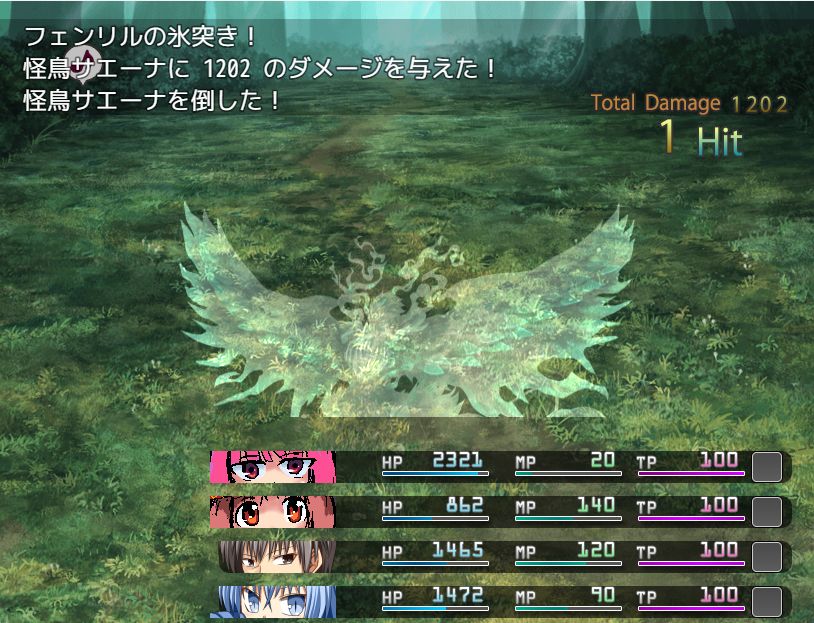Select the pink-haired party member portrait

pos(272,467)
